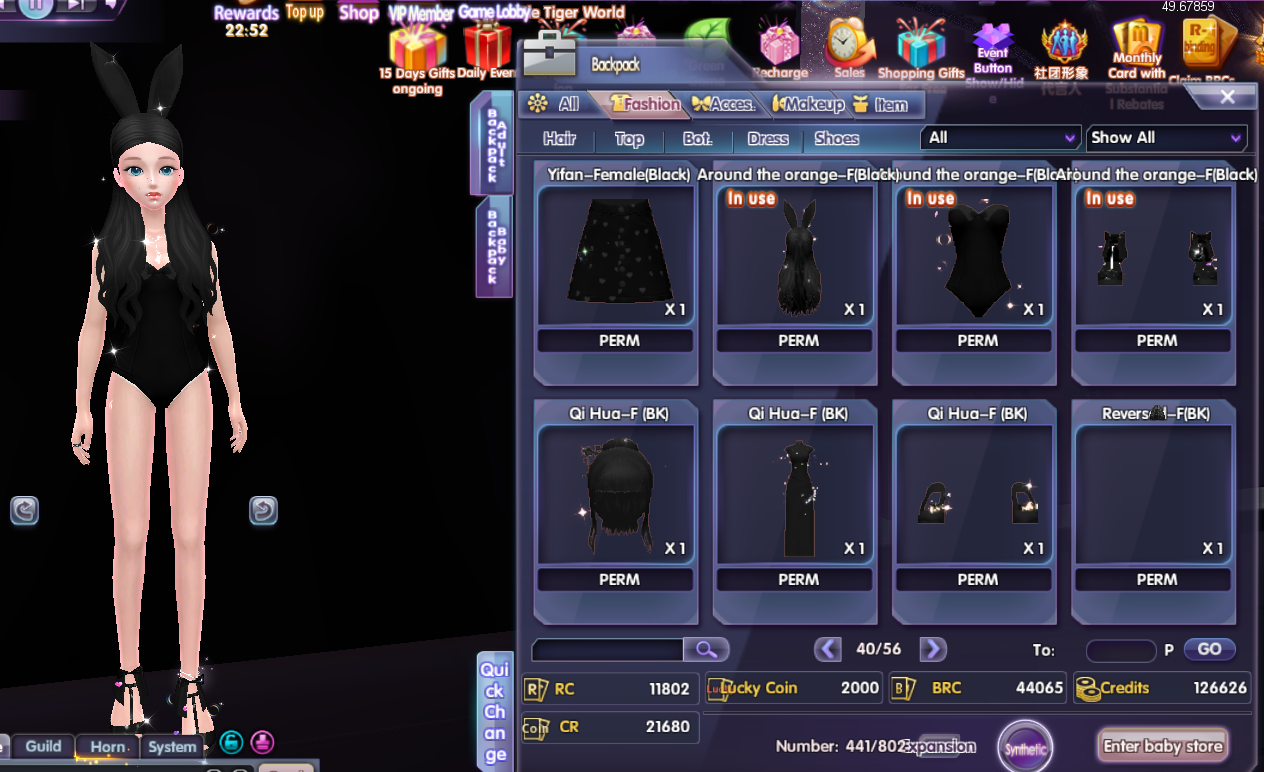Viewport: 1264px width, 772px height.
Task: Enter the baby store
Action: [1162, 746]
